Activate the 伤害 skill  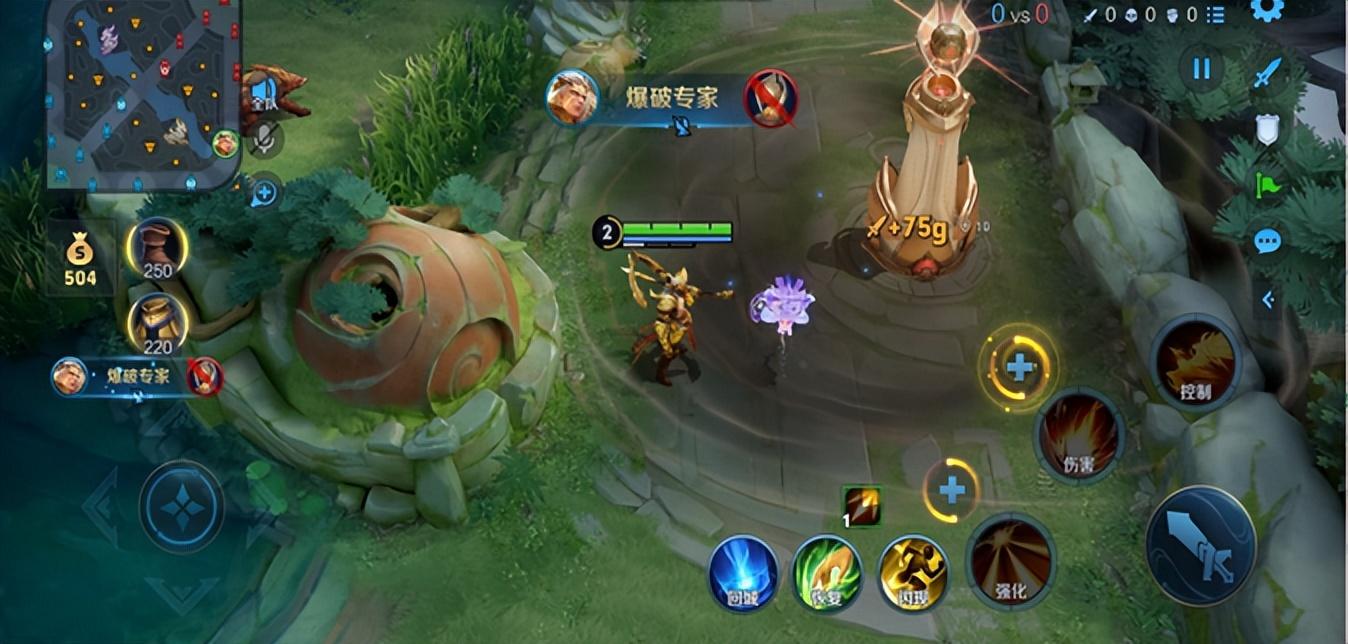point(1079,436)
